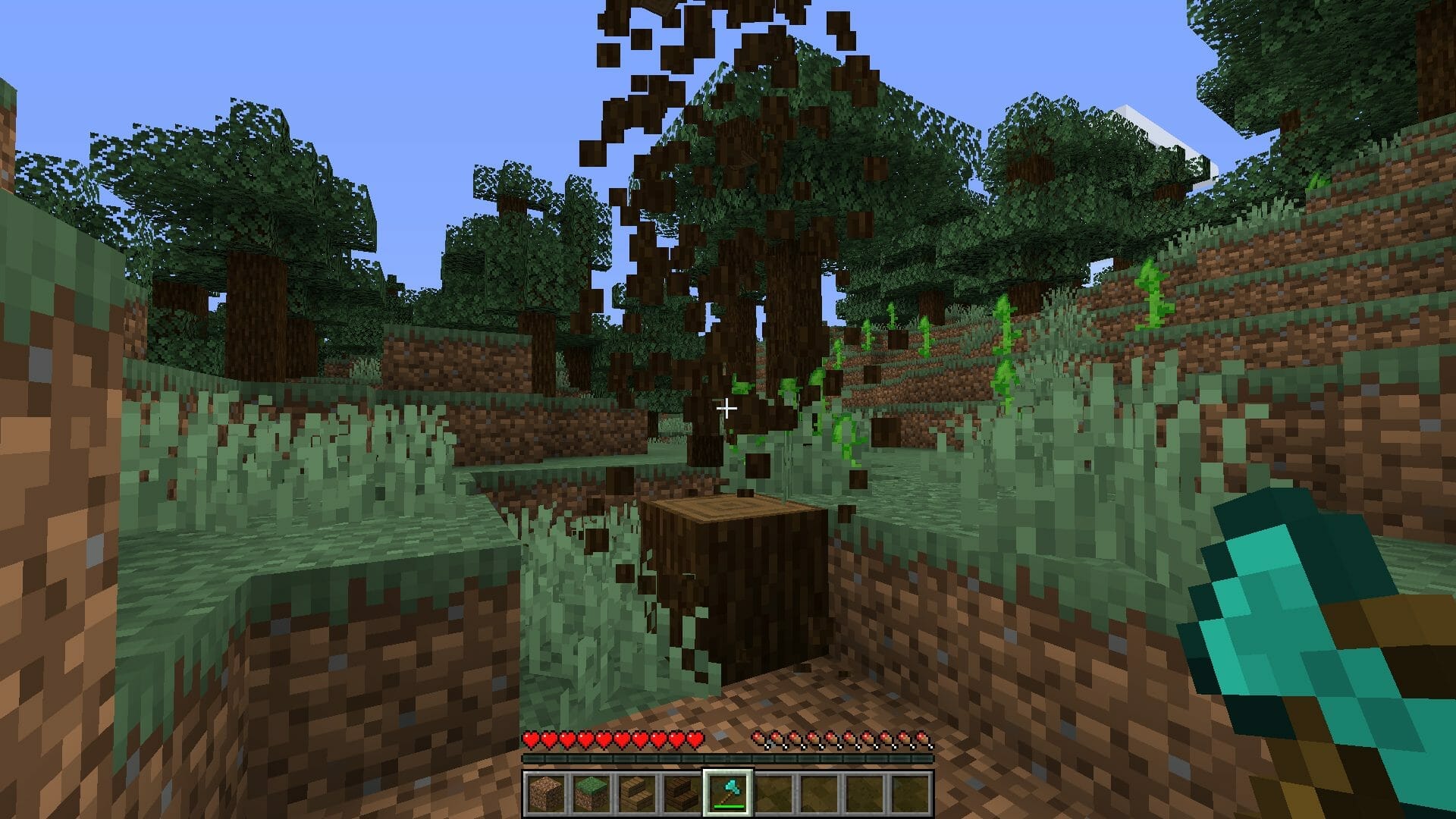Select the grass block in the second hotbar slot
The height and width of the screenshot is (819, 1456).
[590, 791]
